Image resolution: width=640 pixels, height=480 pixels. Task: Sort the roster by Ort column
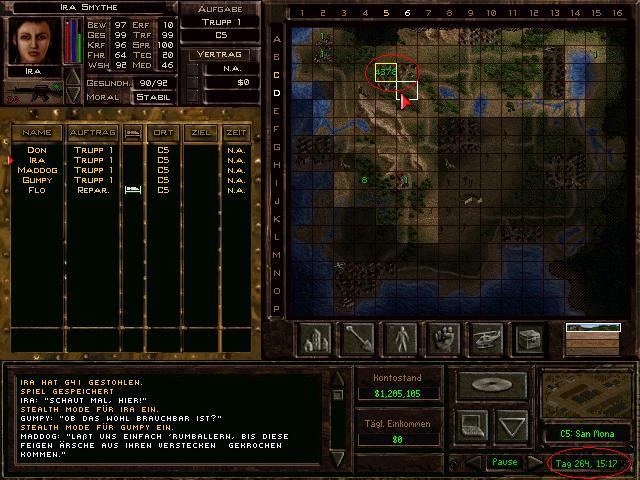[162, 132]
